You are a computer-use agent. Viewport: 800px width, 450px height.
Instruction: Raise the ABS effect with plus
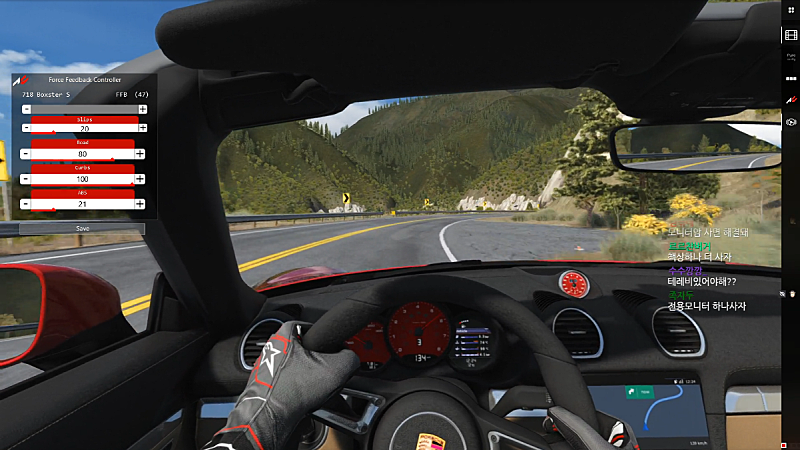(141, 204)
